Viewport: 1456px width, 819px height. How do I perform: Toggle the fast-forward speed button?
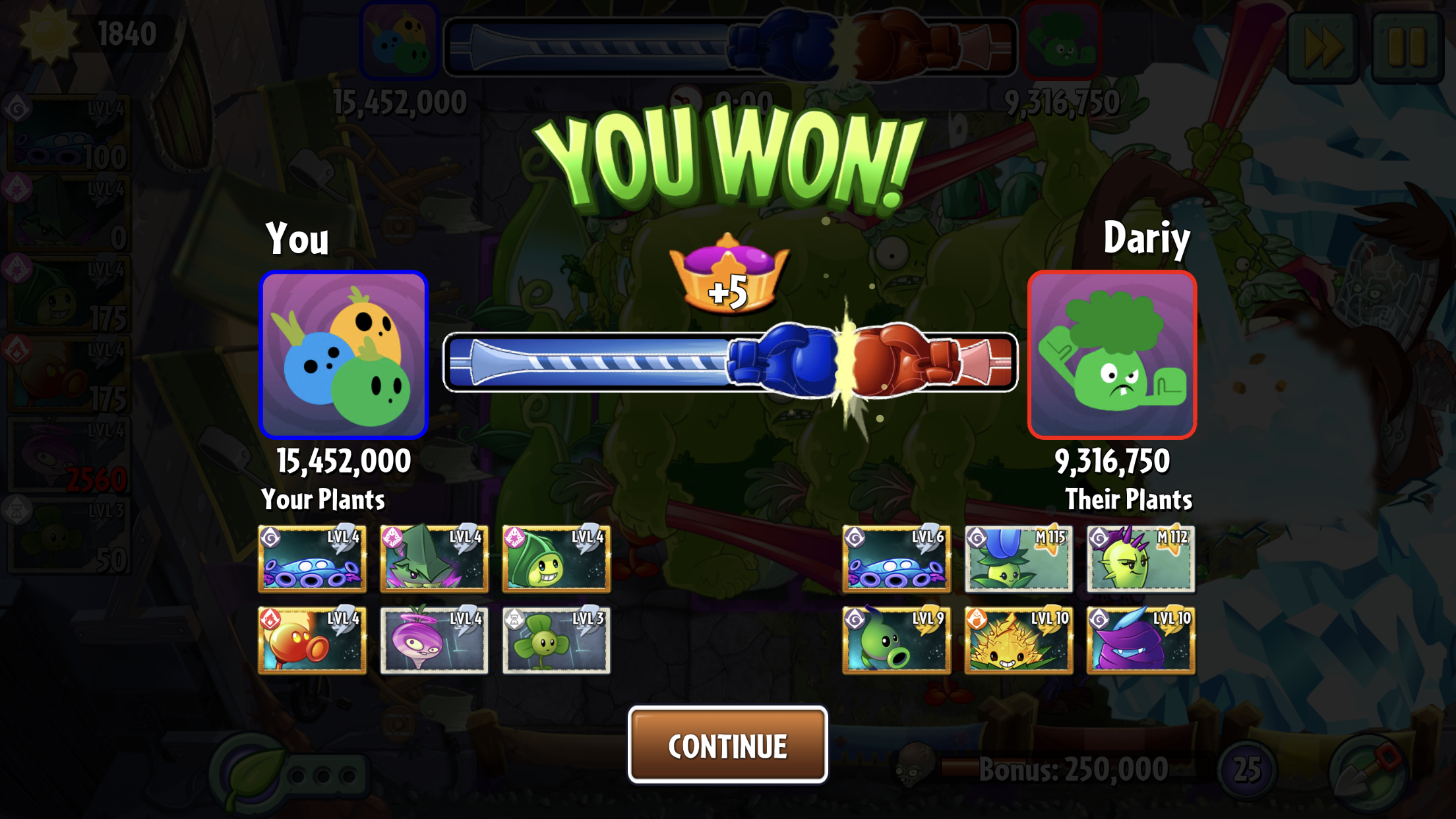click(x=1323, y=47)
